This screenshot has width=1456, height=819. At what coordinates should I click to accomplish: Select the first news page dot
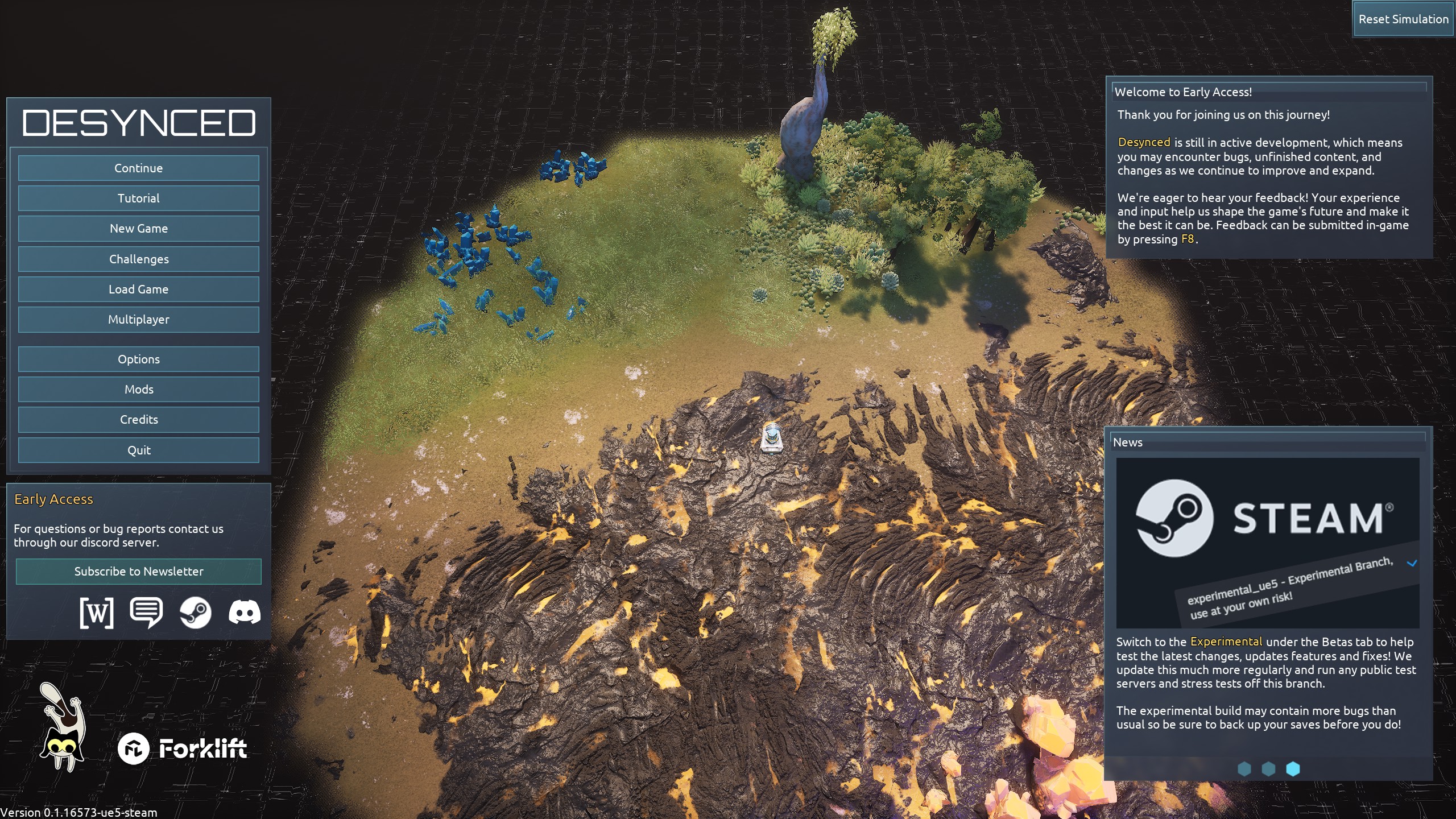click(x=1244, y=769)
